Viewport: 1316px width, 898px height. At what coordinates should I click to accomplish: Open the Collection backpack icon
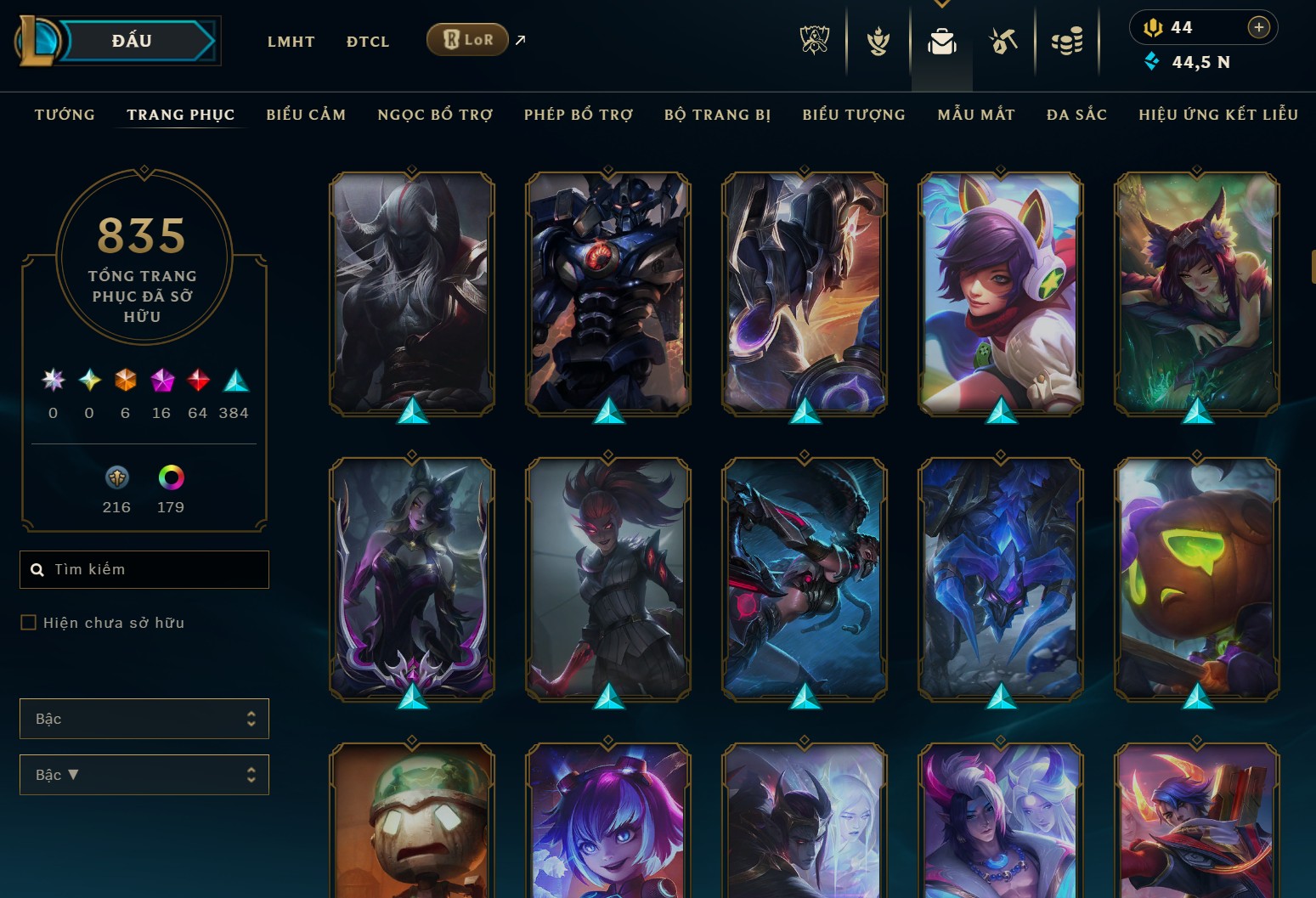941,40
